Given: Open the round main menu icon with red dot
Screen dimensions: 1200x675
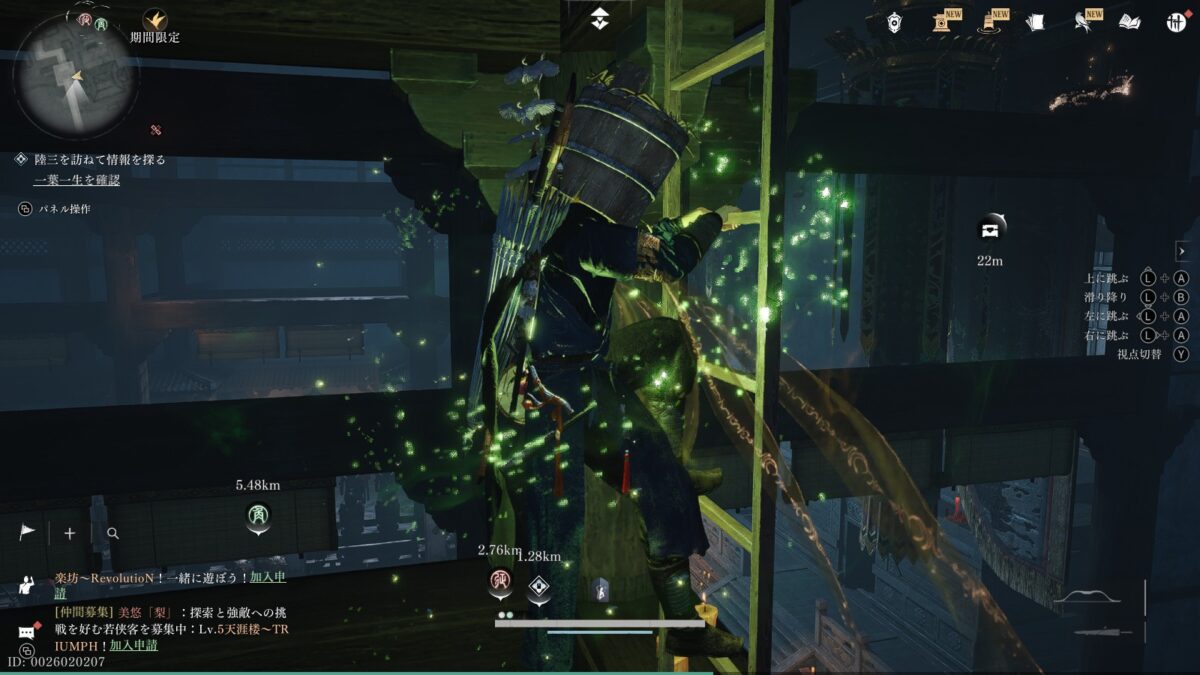Looking at the screenshot, I should pos(1175,22).
